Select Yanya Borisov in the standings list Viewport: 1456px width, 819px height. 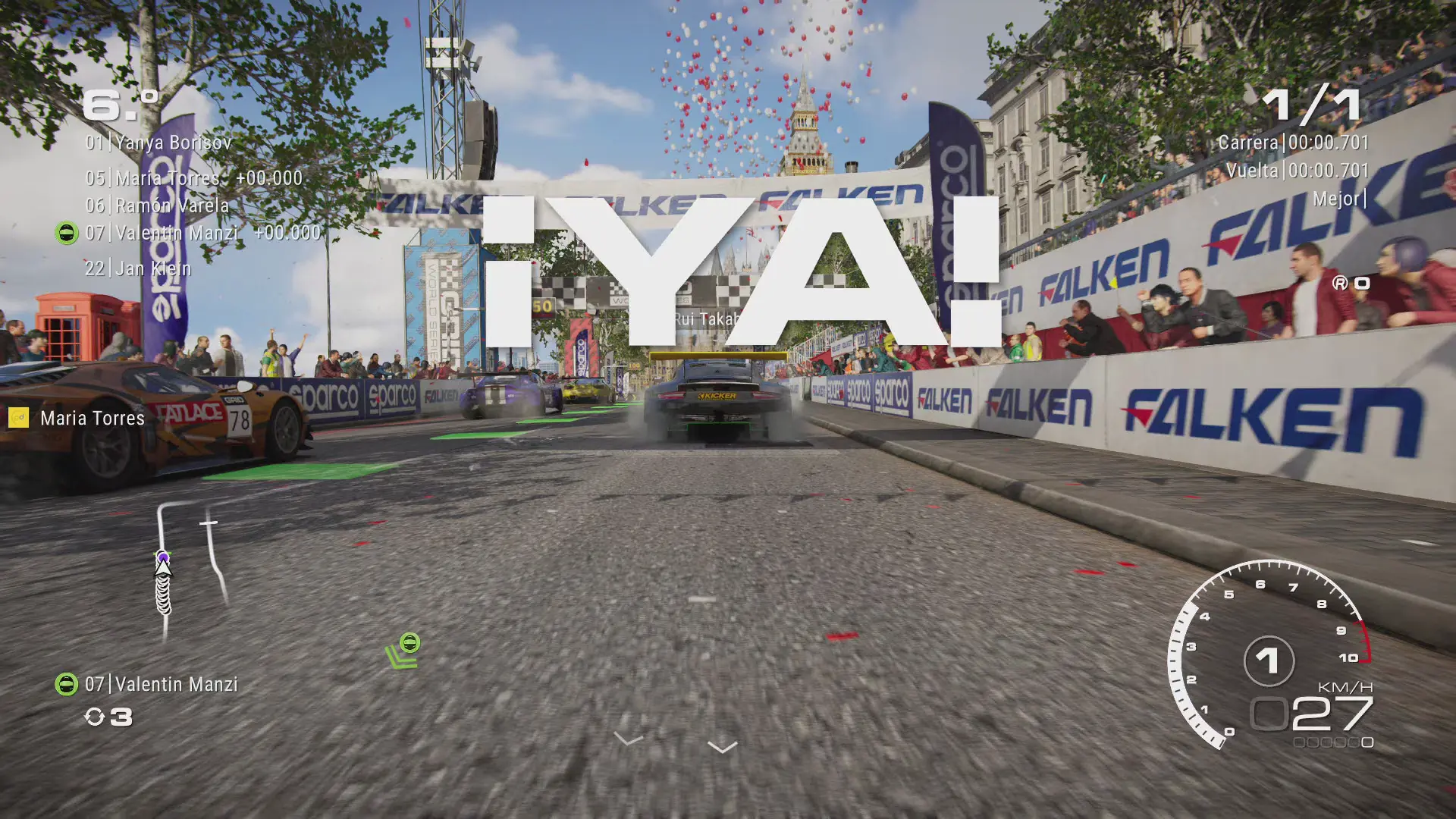click(158, 143)
